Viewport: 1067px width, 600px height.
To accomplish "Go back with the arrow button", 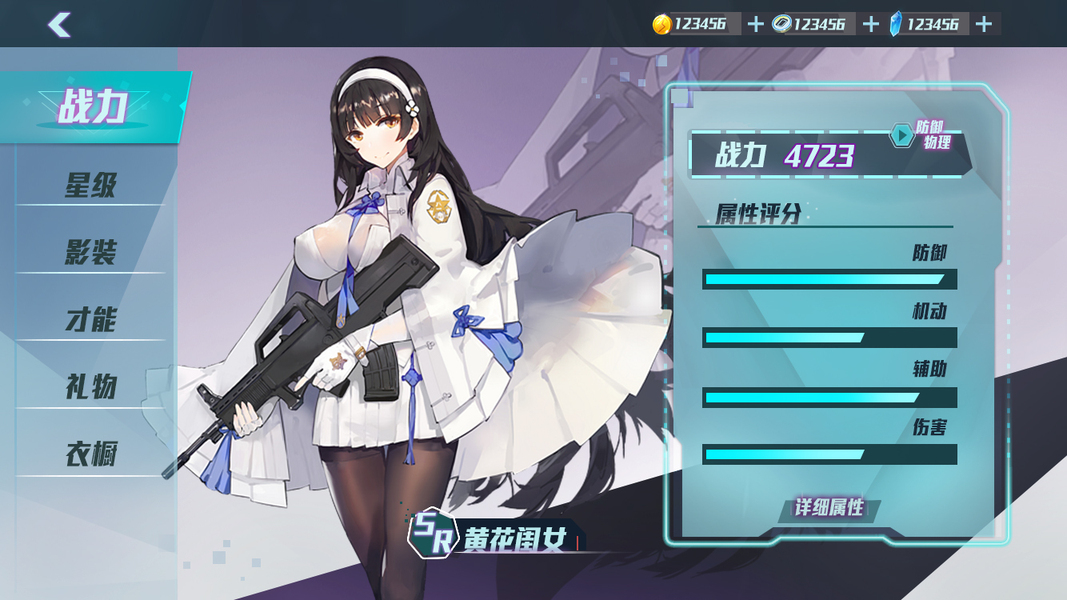I will tap(59, 25).
